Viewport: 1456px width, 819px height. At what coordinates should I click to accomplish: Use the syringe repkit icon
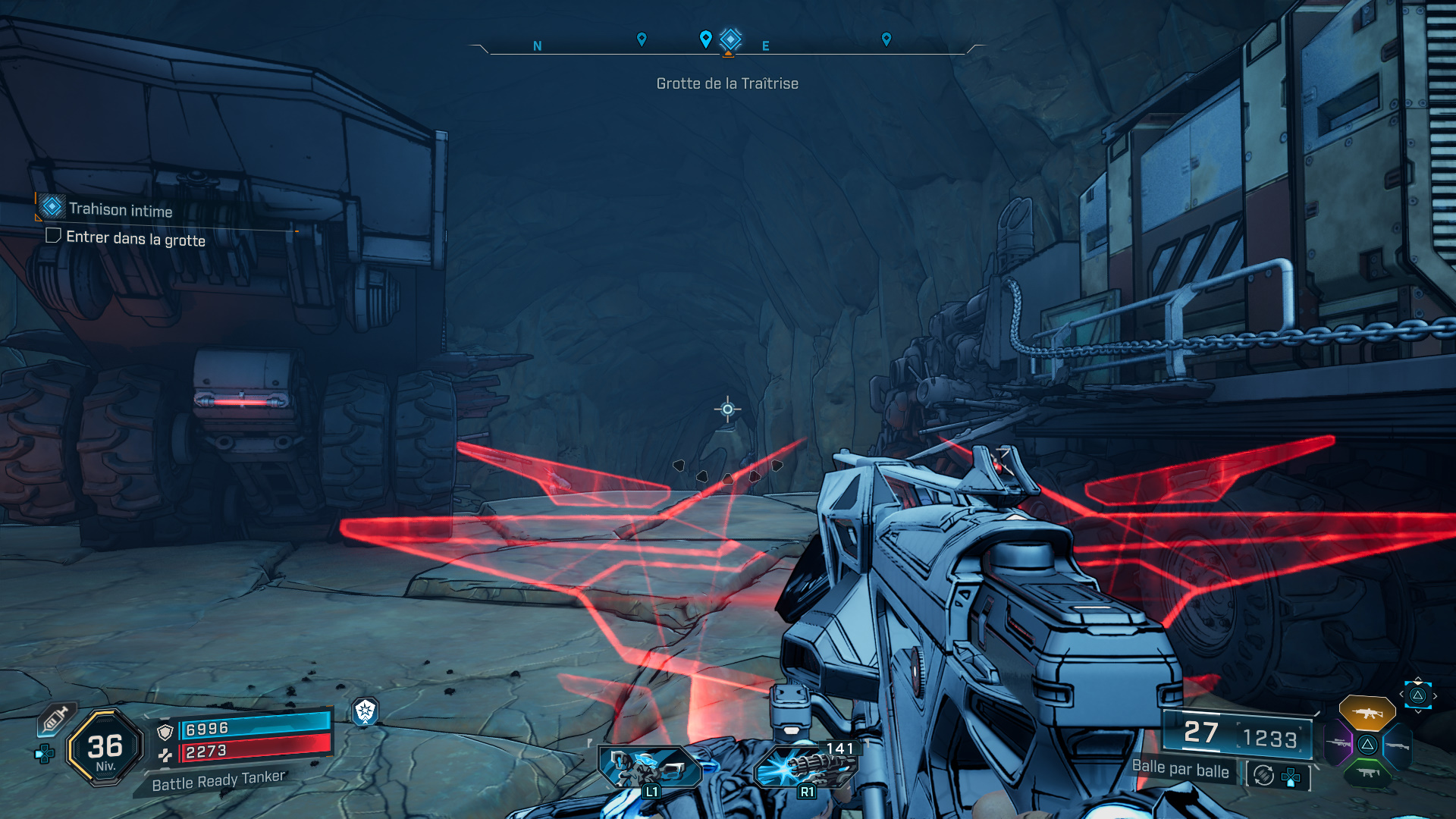55,718
